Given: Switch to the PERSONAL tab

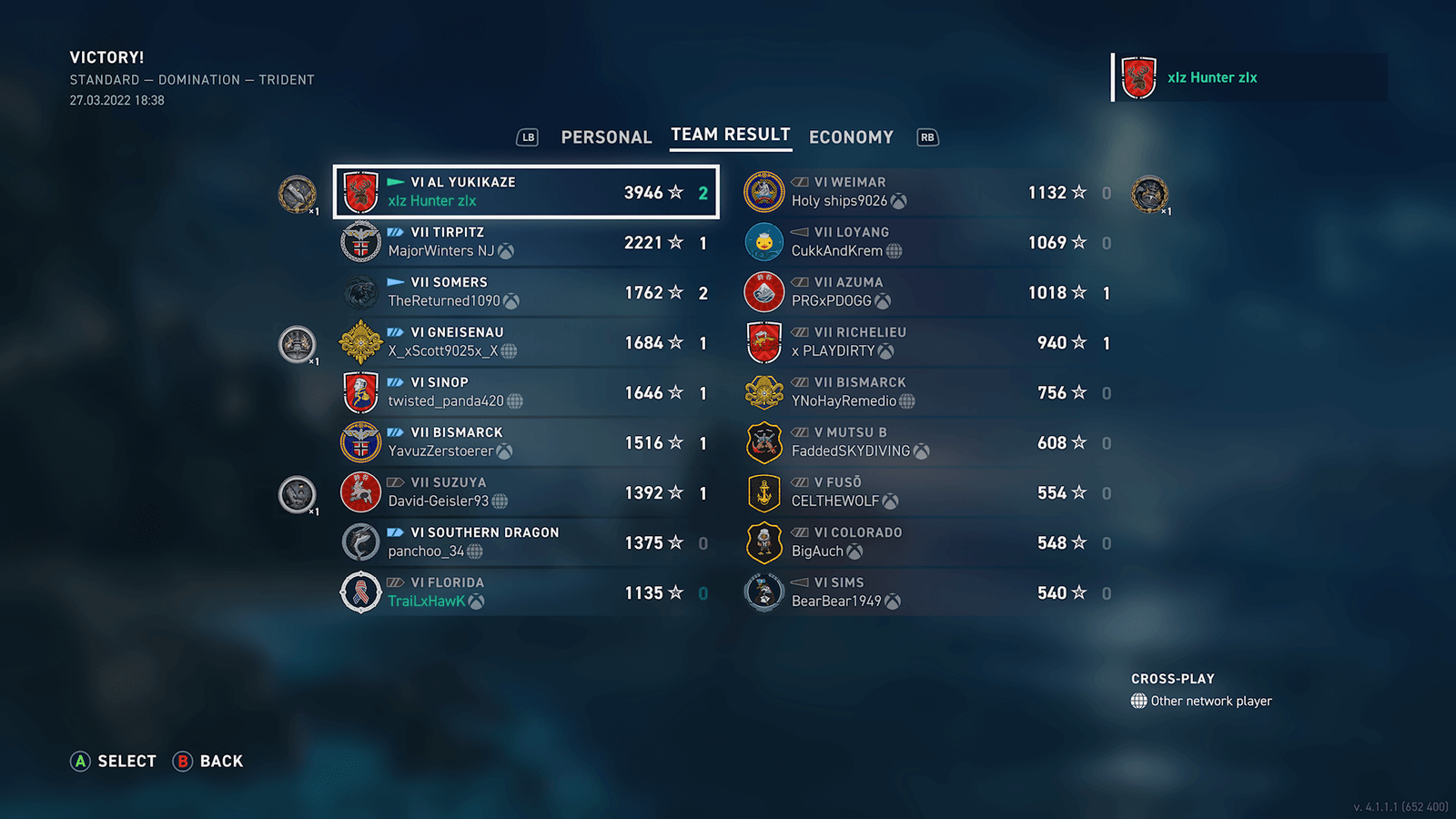Looking at the screenshot, I should tap(606, 136).
